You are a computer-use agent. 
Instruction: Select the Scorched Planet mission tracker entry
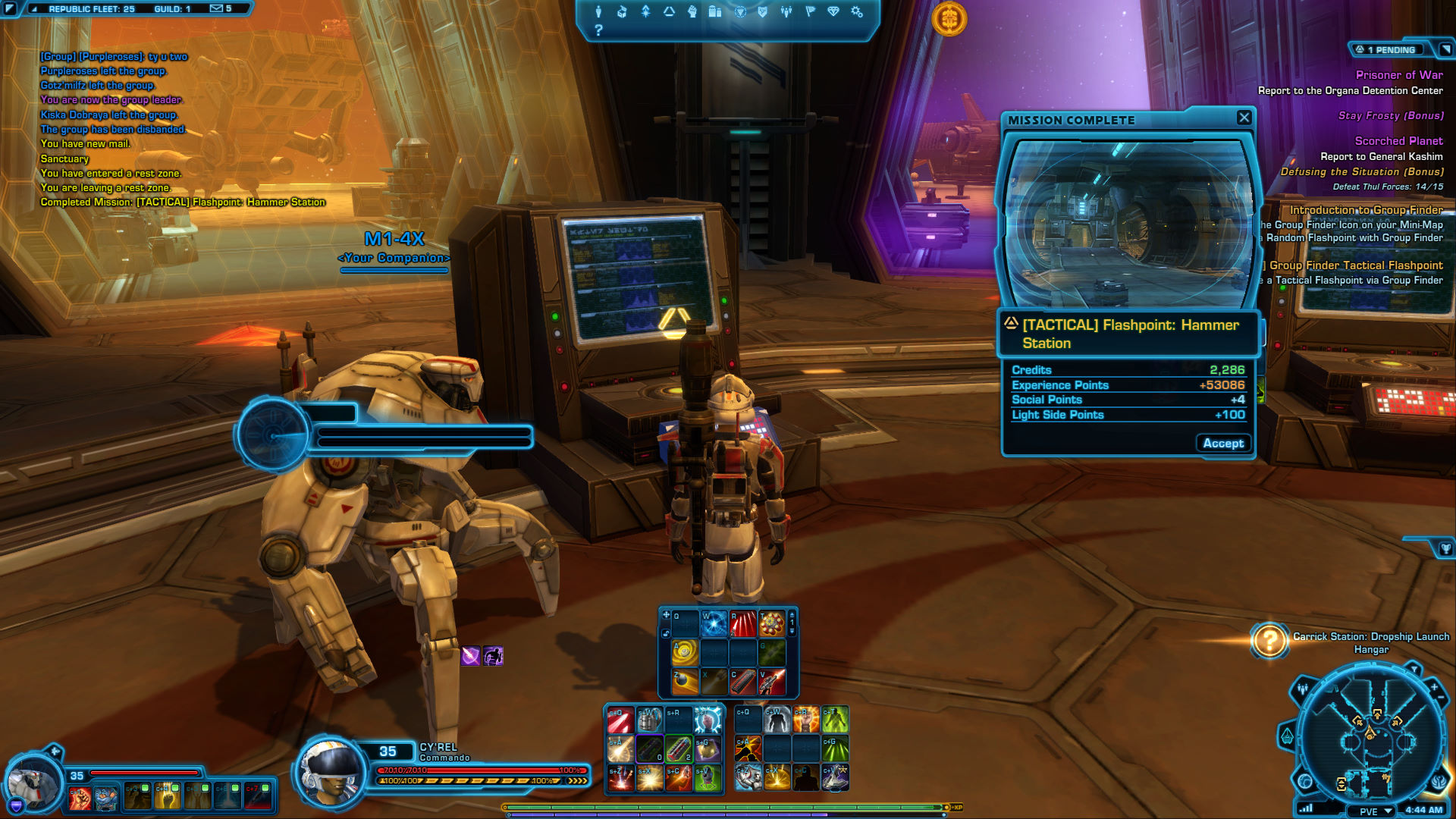pyautogui.click(x=1398, y=141)
